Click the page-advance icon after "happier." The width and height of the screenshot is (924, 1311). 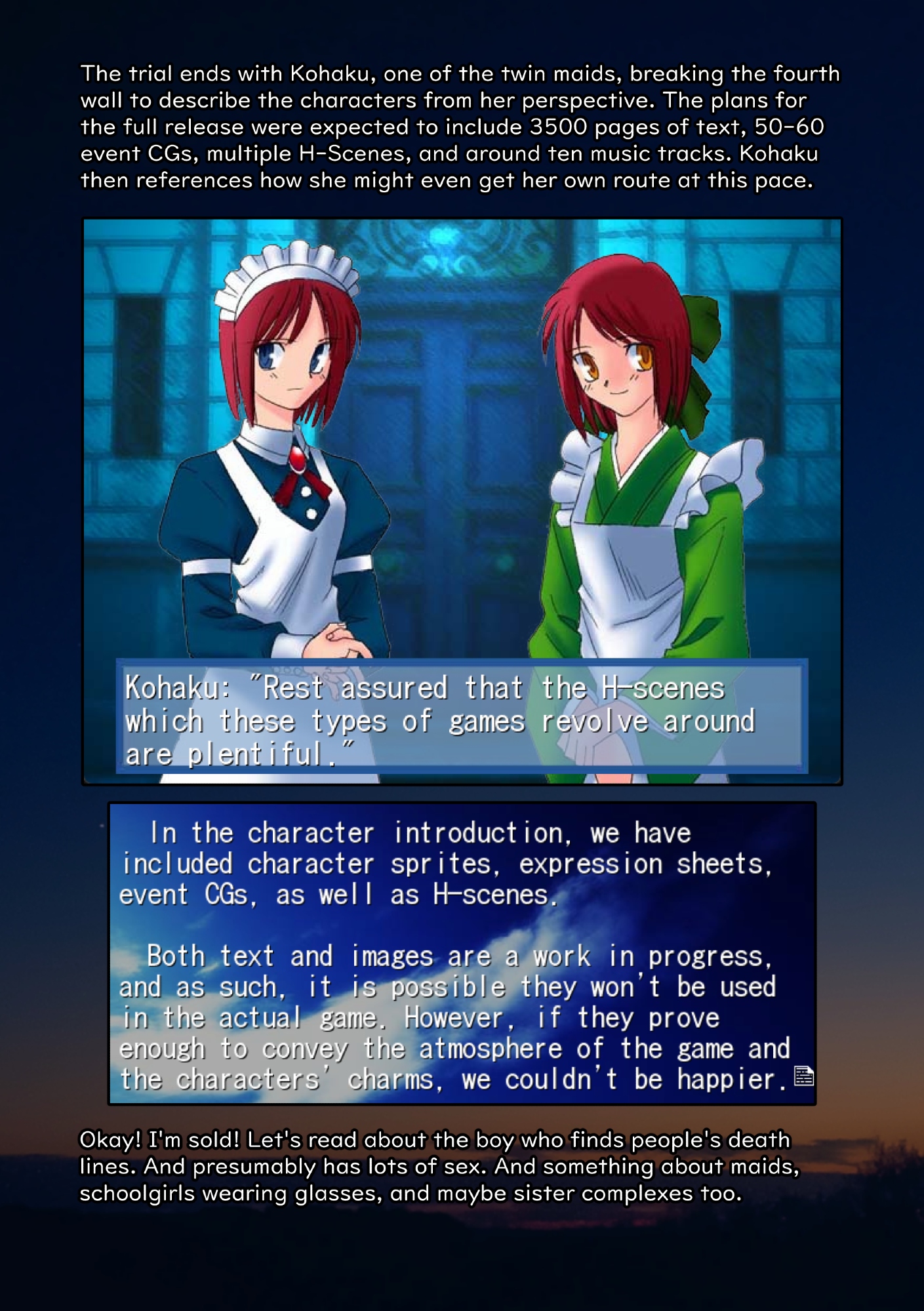click(803, 1076)
